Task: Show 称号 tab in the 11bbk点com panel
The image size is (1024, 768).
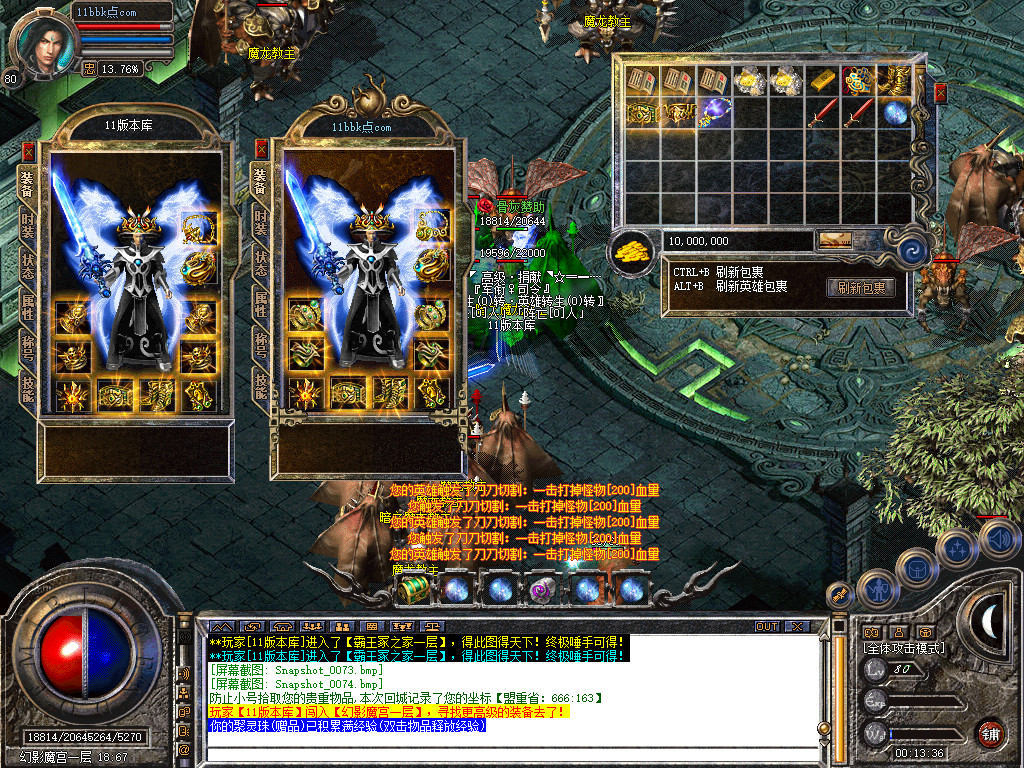Action: pyautogui.click(x=261, y=340)
